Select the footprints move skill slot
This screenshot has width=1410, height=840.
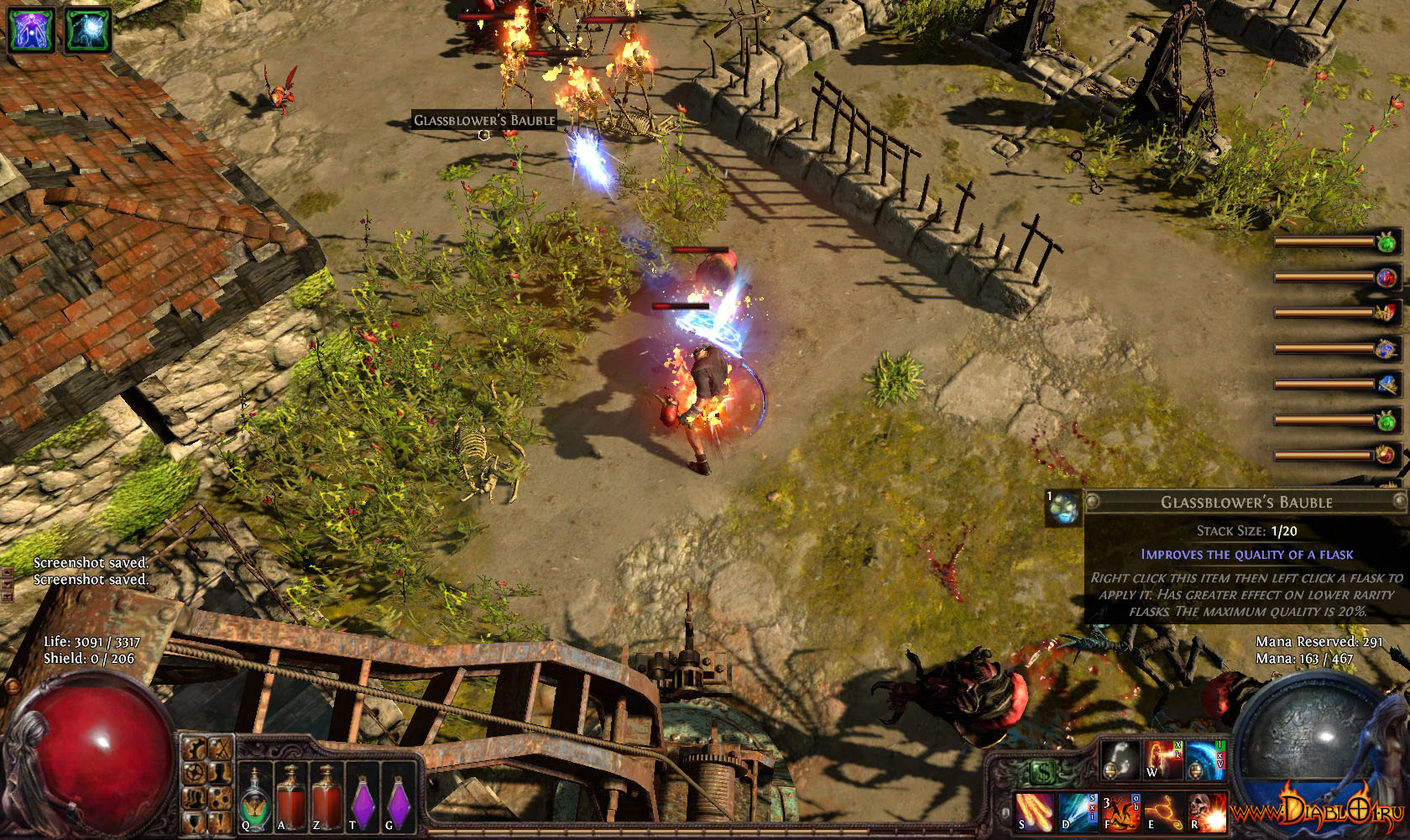click(x=1120, y=759)
